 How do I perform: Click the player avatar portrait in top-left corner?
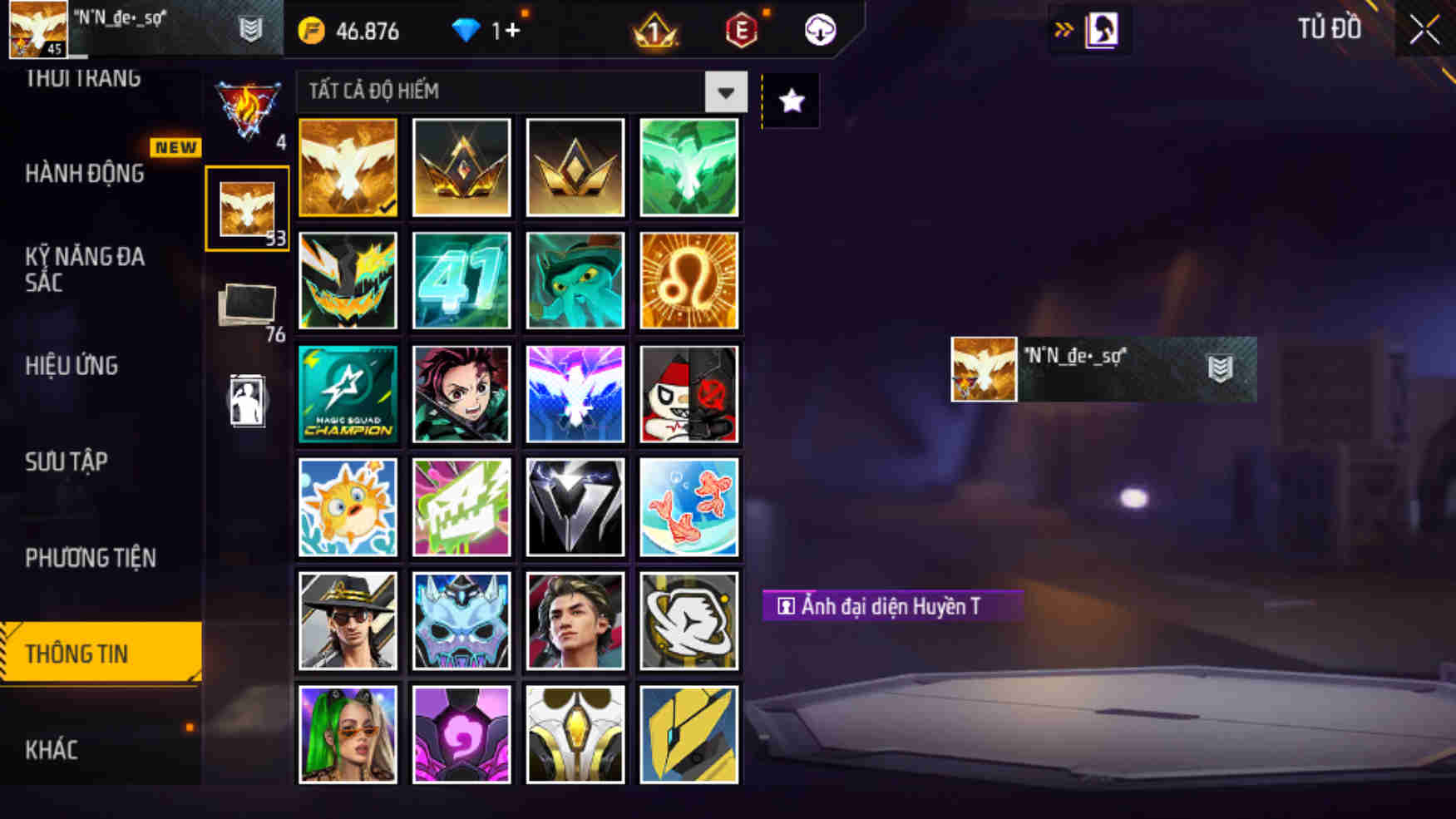tap(37, 28)
